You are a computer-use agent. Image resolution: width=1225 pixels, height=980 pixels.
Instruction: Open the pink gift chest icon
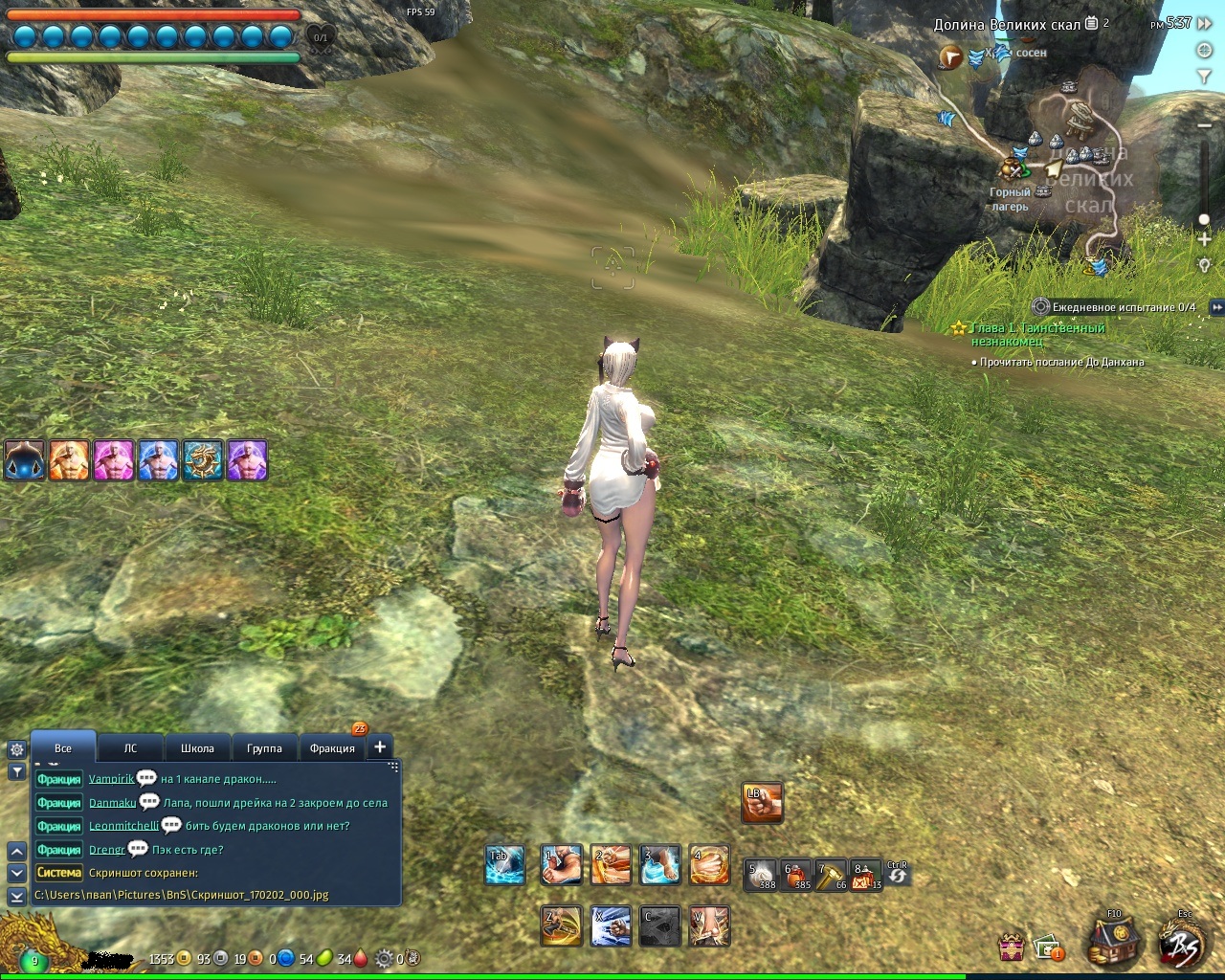(x=1012, y=947)
